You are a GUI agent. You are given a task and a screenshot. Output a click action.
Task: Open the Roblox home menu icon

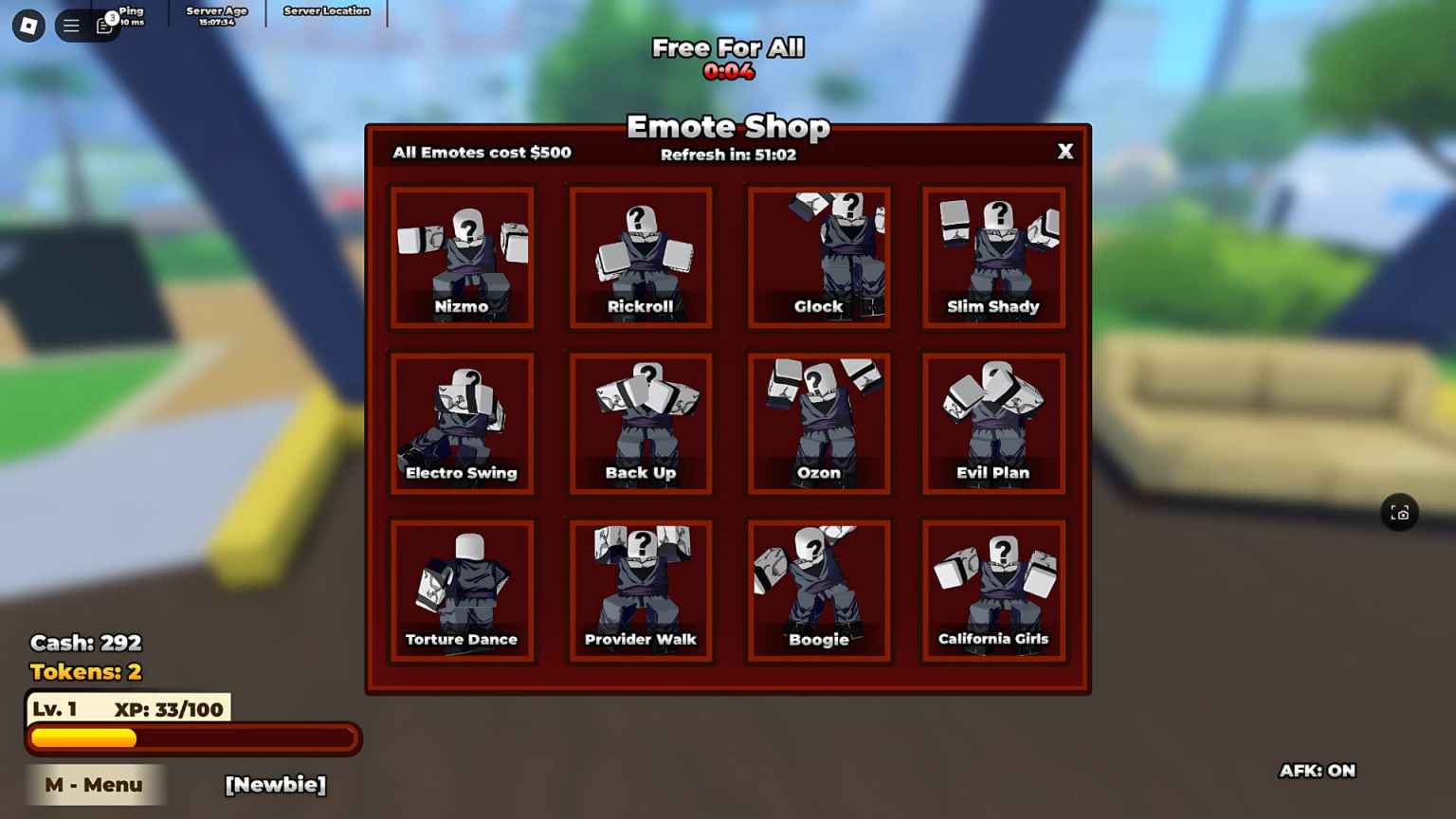(27, 26)
